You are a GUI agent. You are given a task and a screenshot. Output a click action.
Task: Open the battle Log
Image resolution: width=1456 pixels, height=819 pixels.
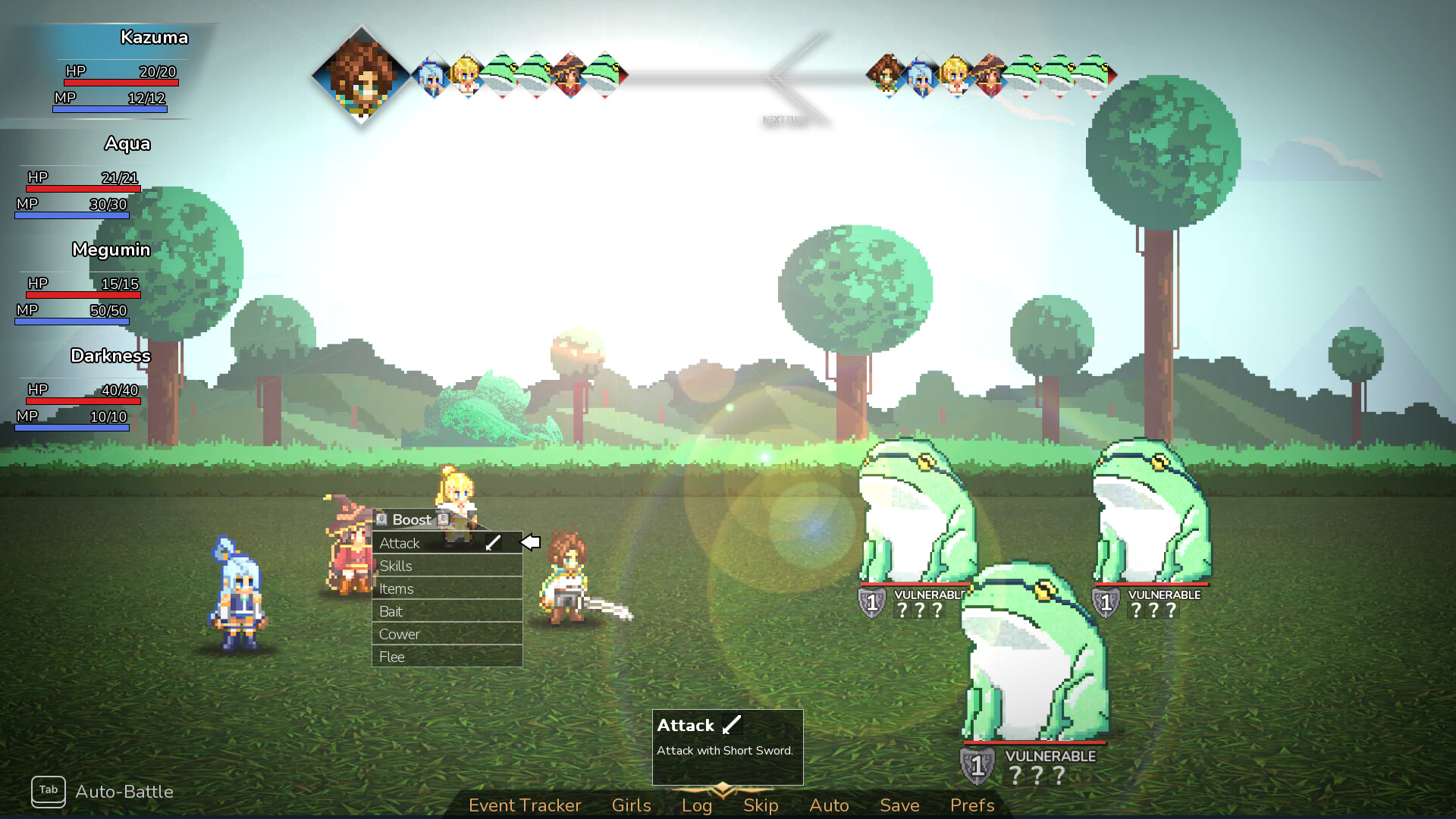pos(696,805)
